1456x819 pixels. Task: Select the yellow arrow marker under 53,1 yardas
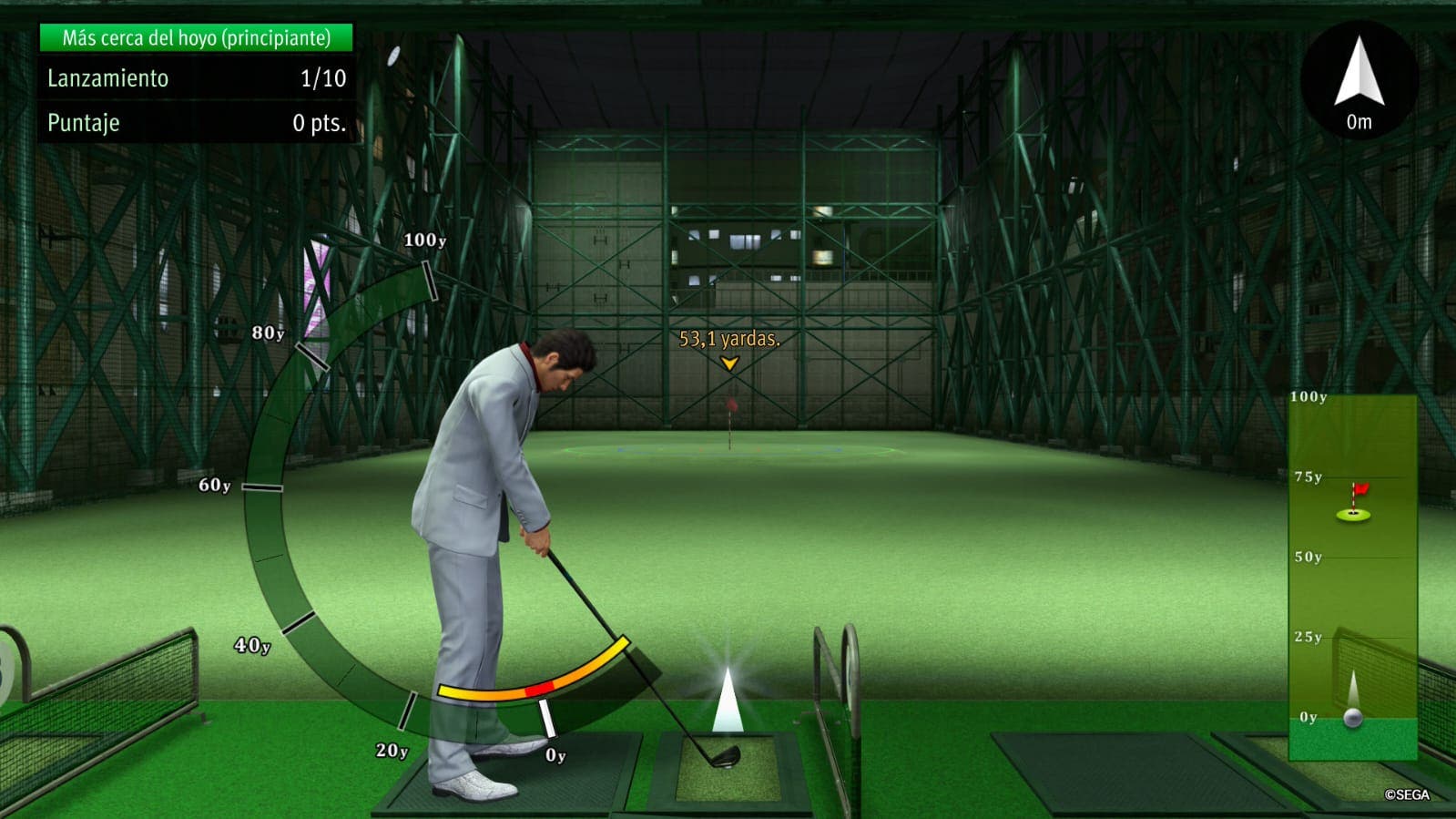tap(728, 363)
